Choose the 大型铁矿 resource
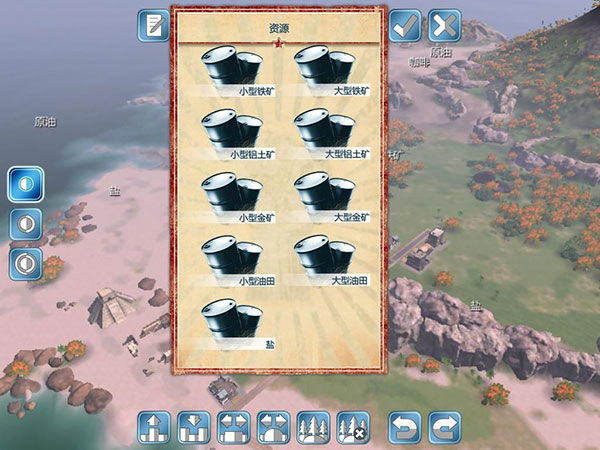This screenshot has height=450, width=600. click(x=325, y=70)
